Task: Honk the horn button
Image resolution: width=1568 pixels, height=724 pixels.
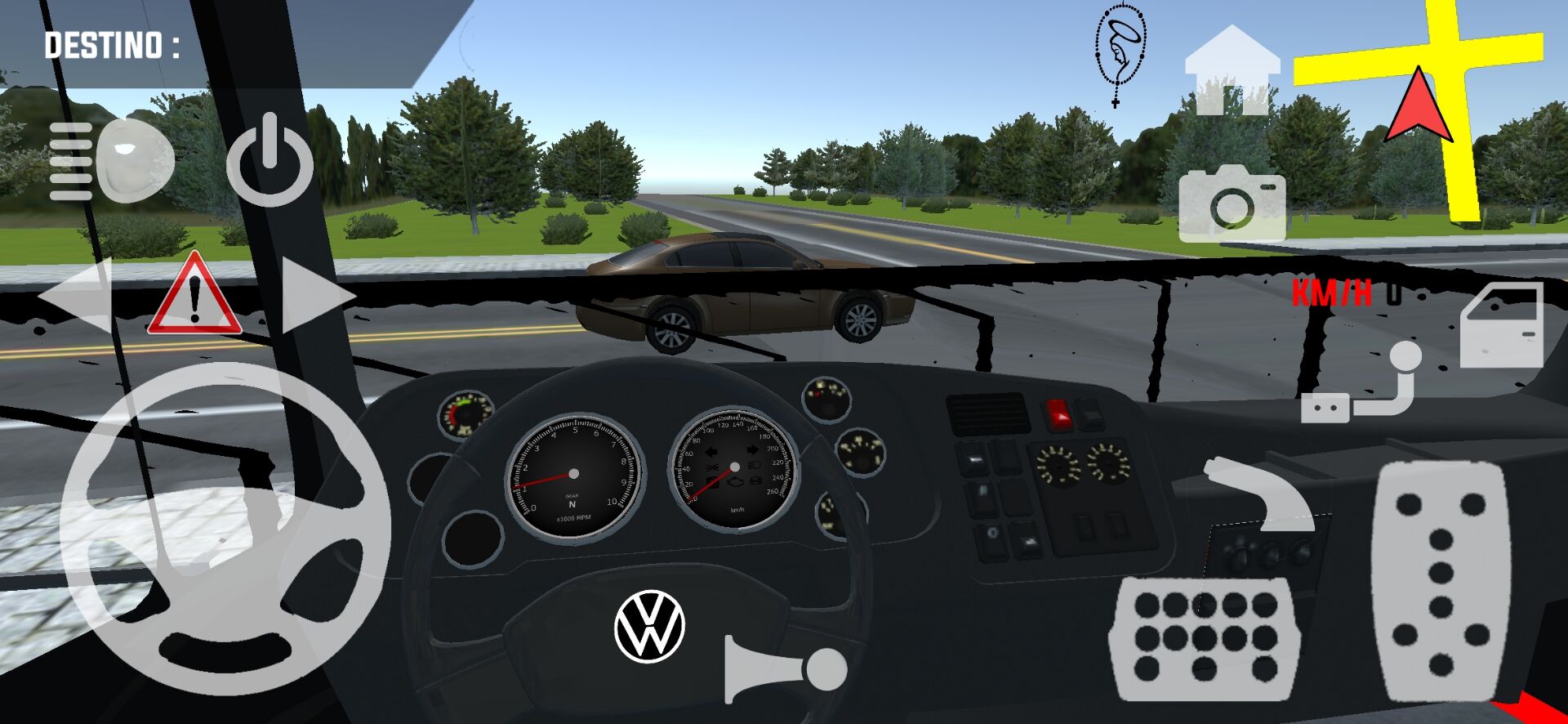Action: [784, 670]
